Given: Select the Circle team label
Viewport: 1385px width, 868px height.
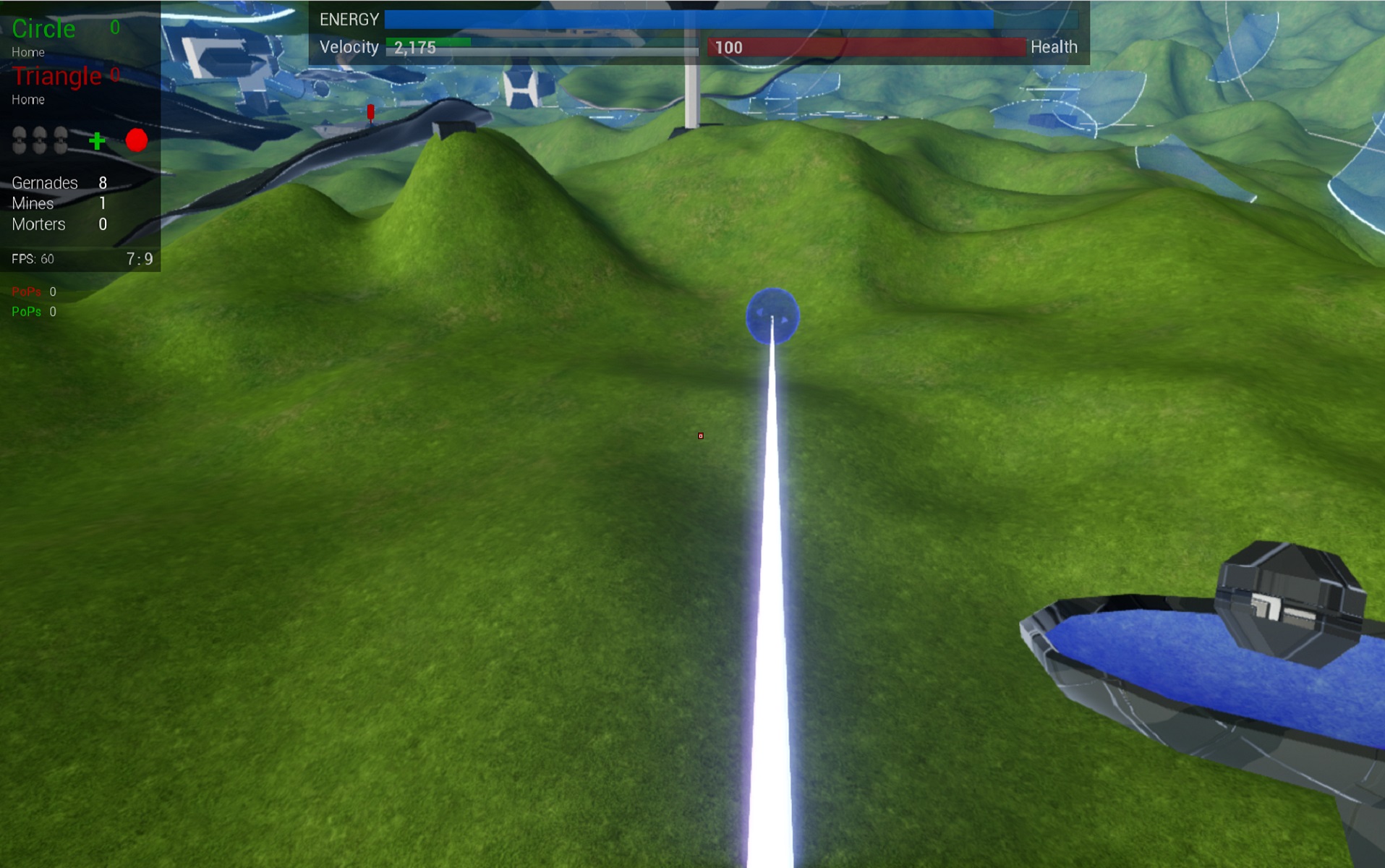Looking at the screenshot, I should (x=43, y=29).
